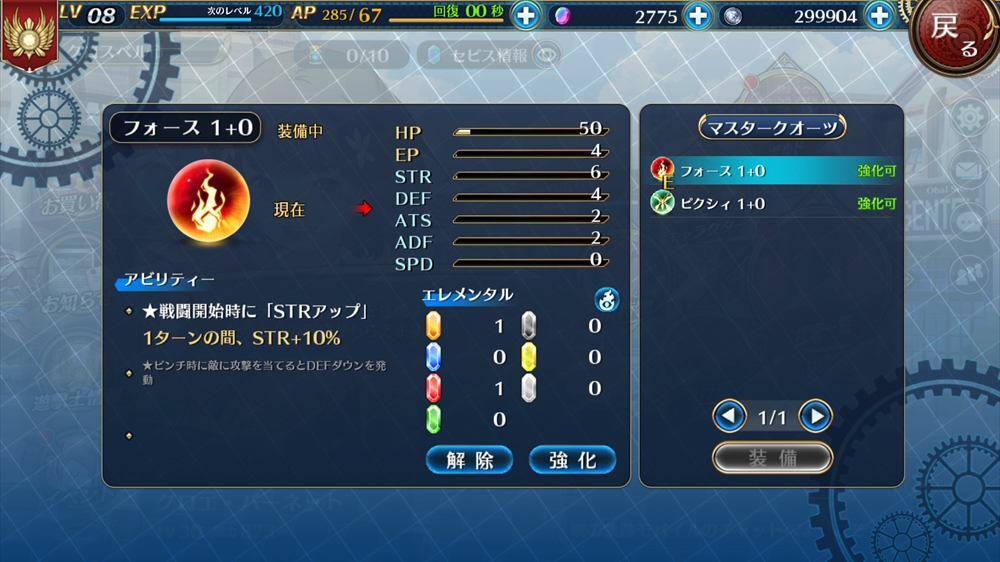Go to the next quartz list page
The width and height of the screenshot is (1000, 562).
tap(815, 416)
